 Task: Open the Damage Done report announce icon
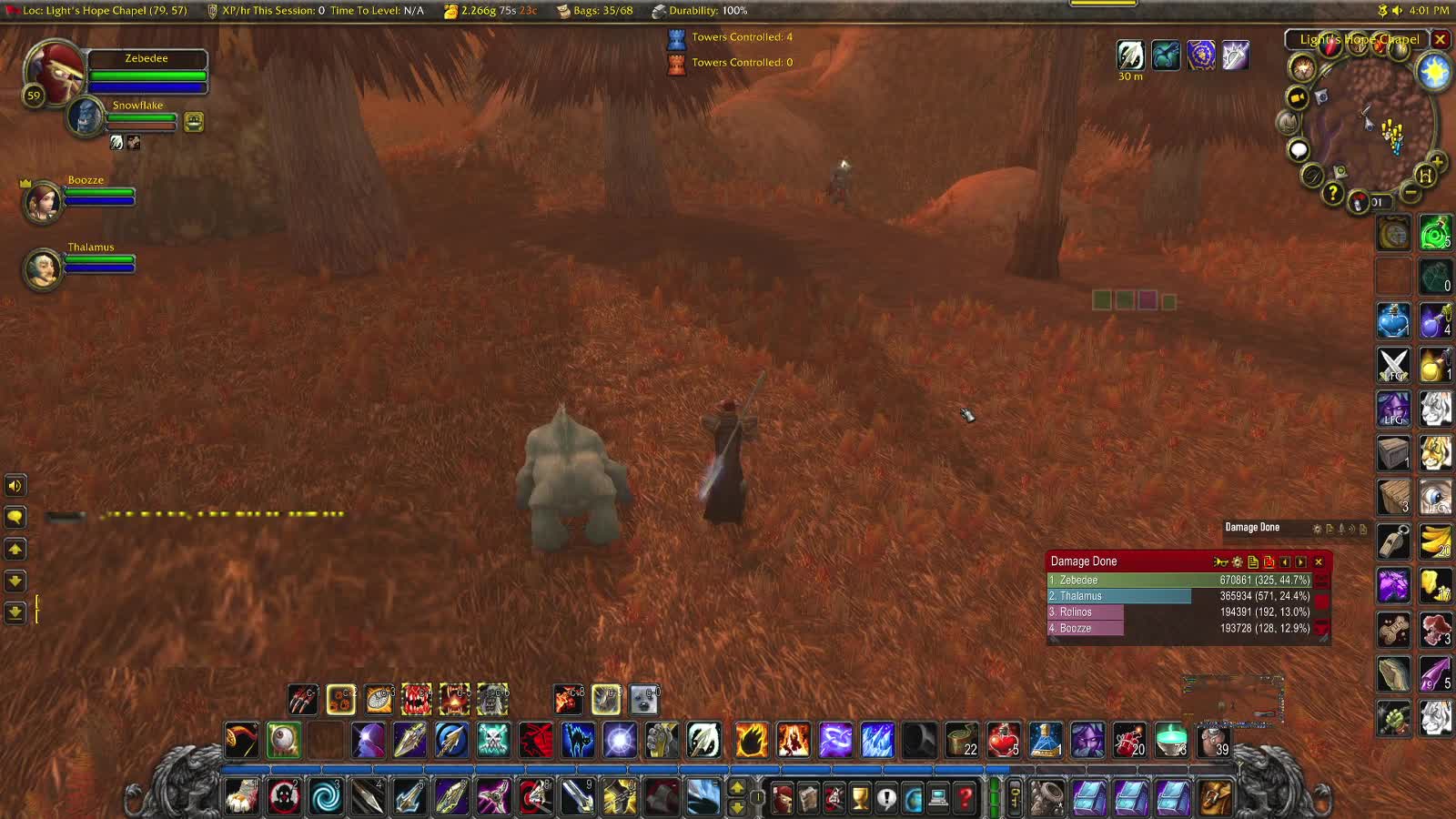pyautogui.click(x=1221, y=562)
